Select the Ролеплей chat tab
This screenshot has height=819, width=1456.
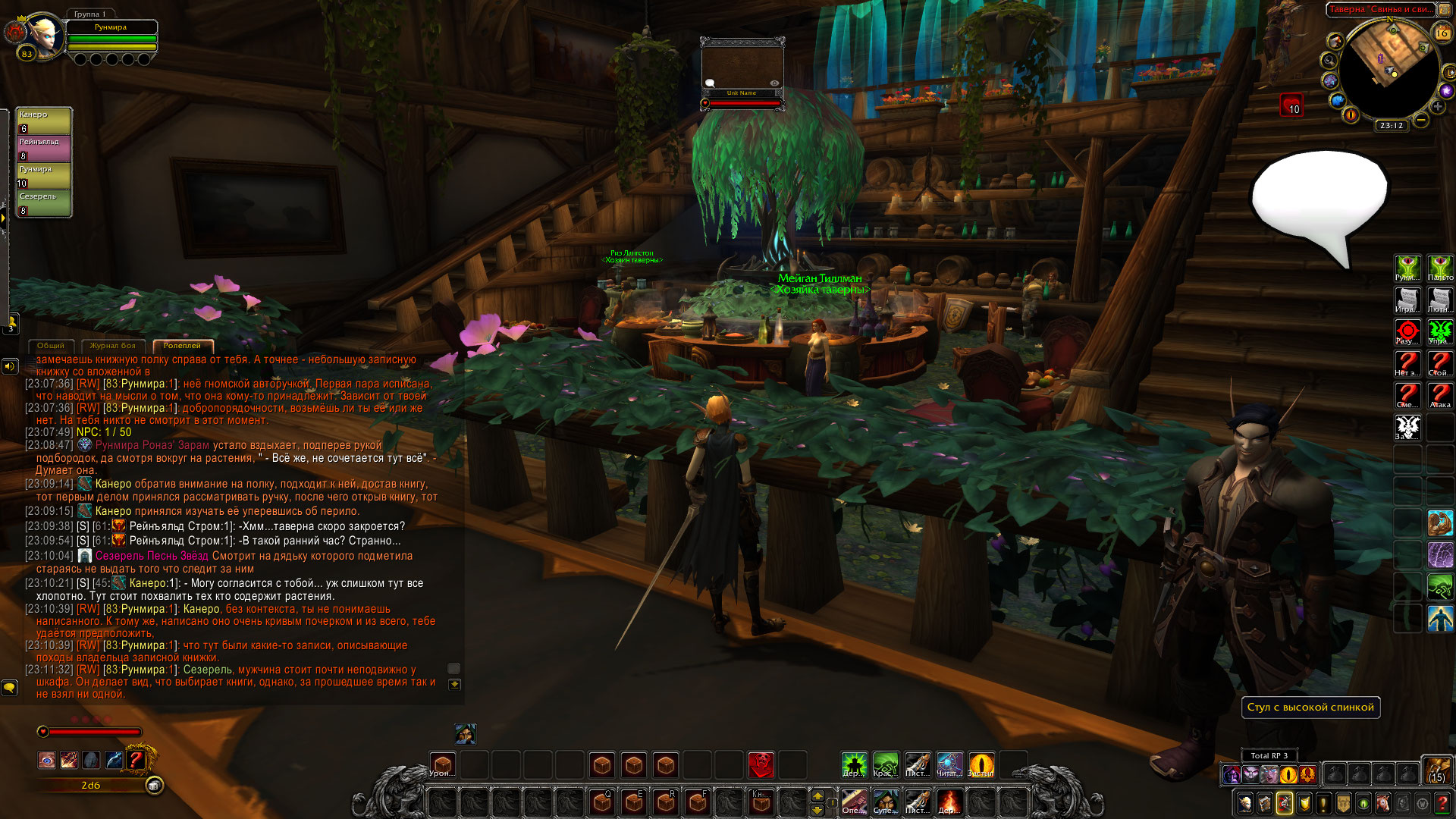pos(182,346)
